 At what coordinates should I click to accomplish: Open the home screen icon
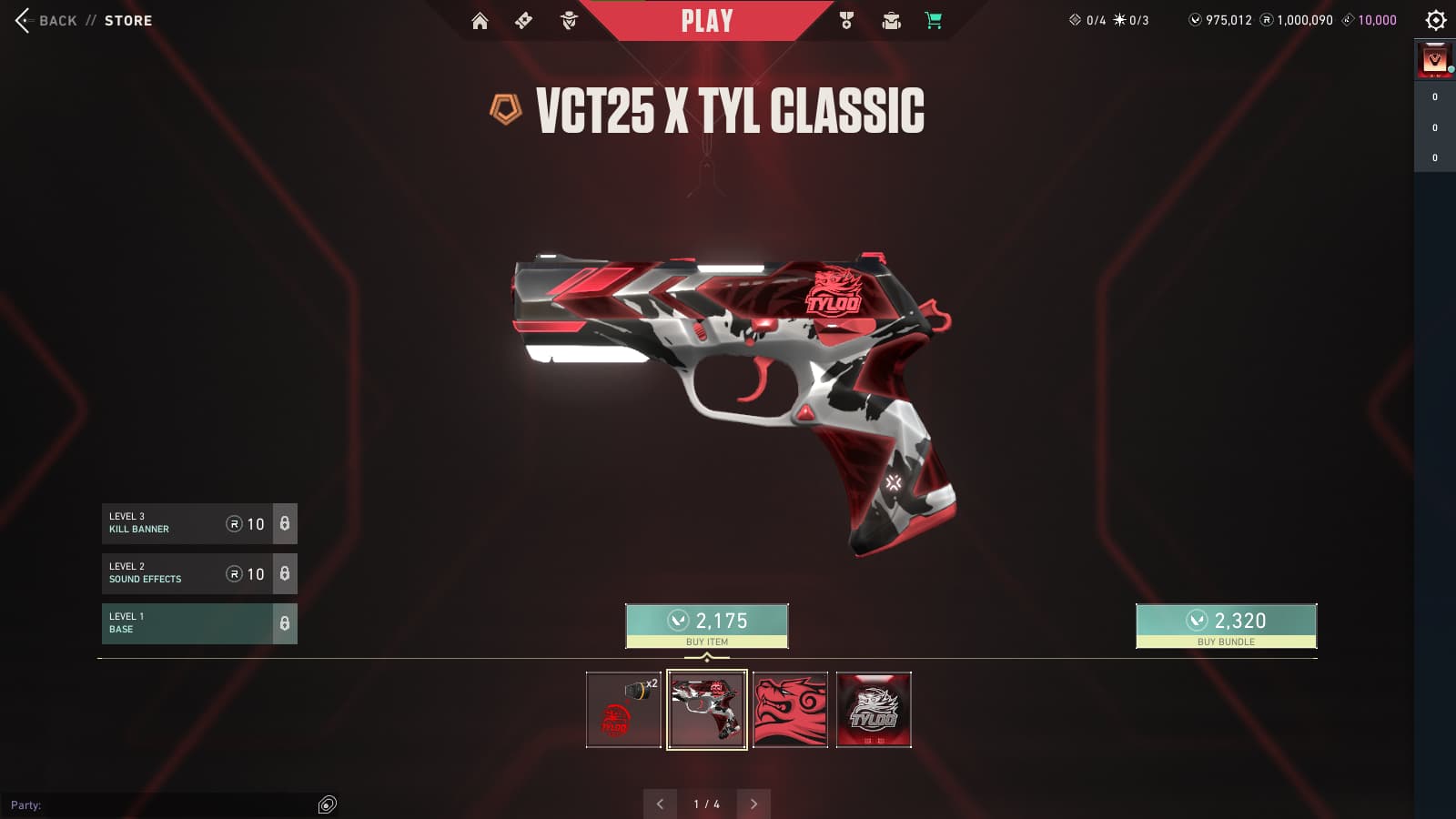click(x=480, y=21)
